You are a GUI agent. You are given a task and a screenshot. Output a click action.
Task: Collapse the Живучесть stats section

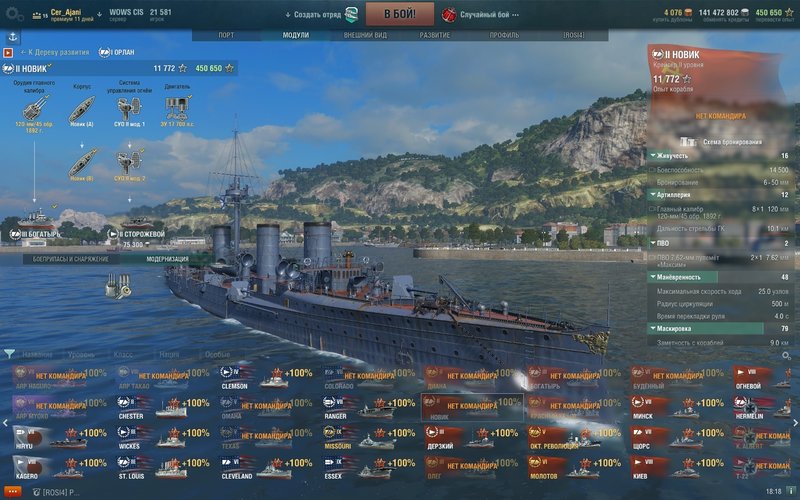tap(654, 156)
